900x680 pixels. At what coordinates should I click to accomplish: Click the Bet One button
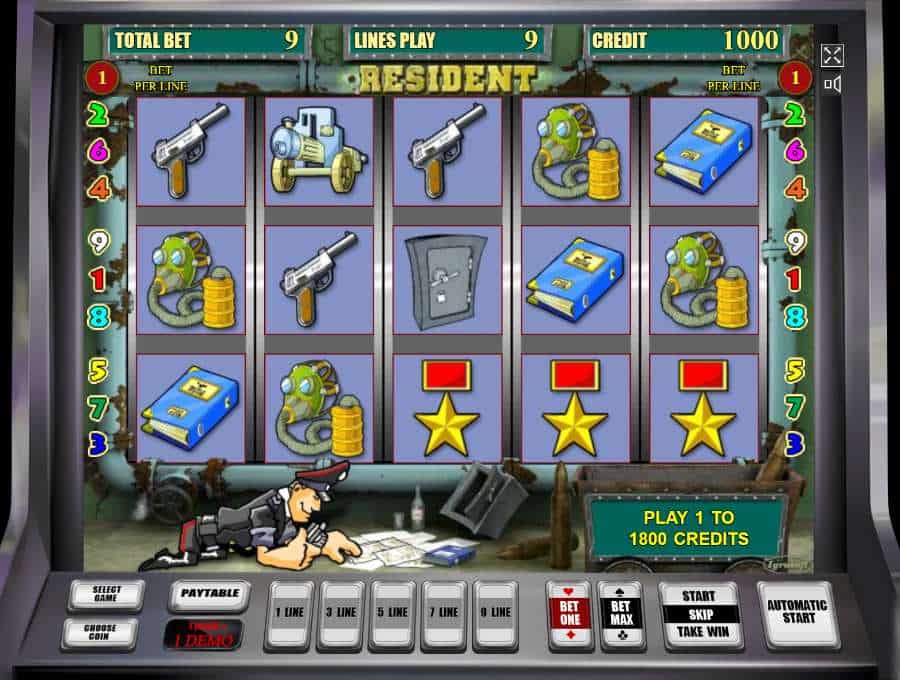[569, 614]
